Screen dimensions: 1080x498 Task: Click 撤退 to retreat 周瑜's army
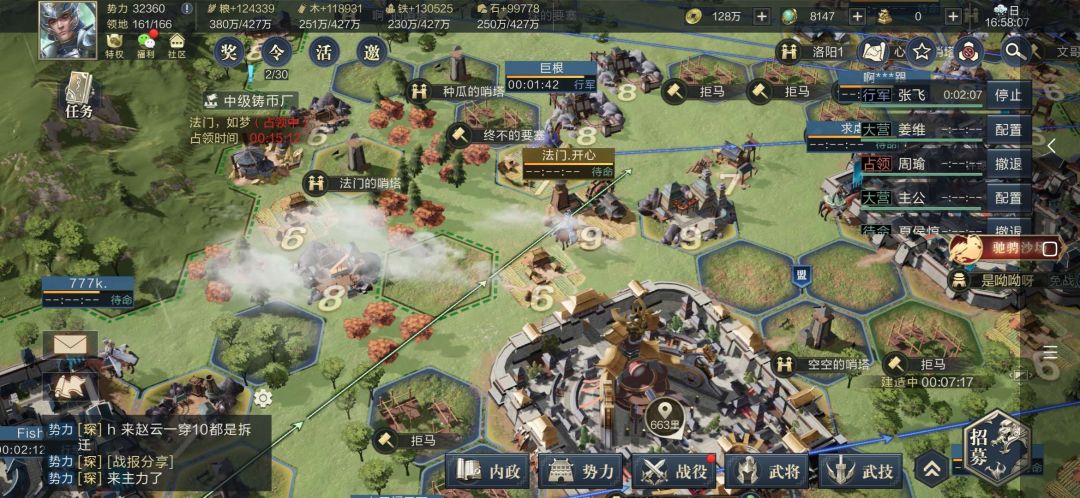(x=1007, y=164)
